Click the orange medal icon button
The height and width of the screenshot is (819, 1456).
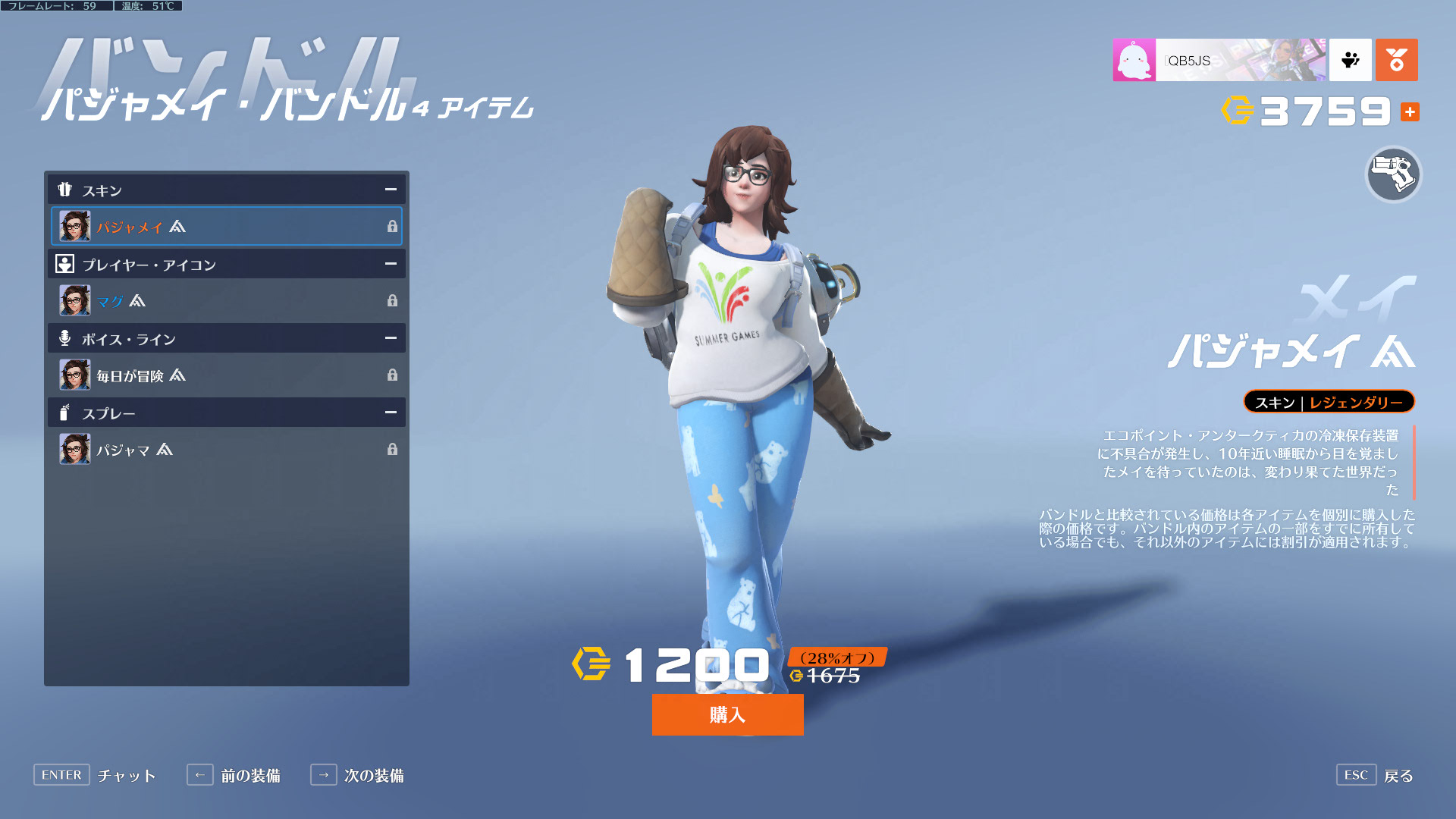click(1396, 60)
